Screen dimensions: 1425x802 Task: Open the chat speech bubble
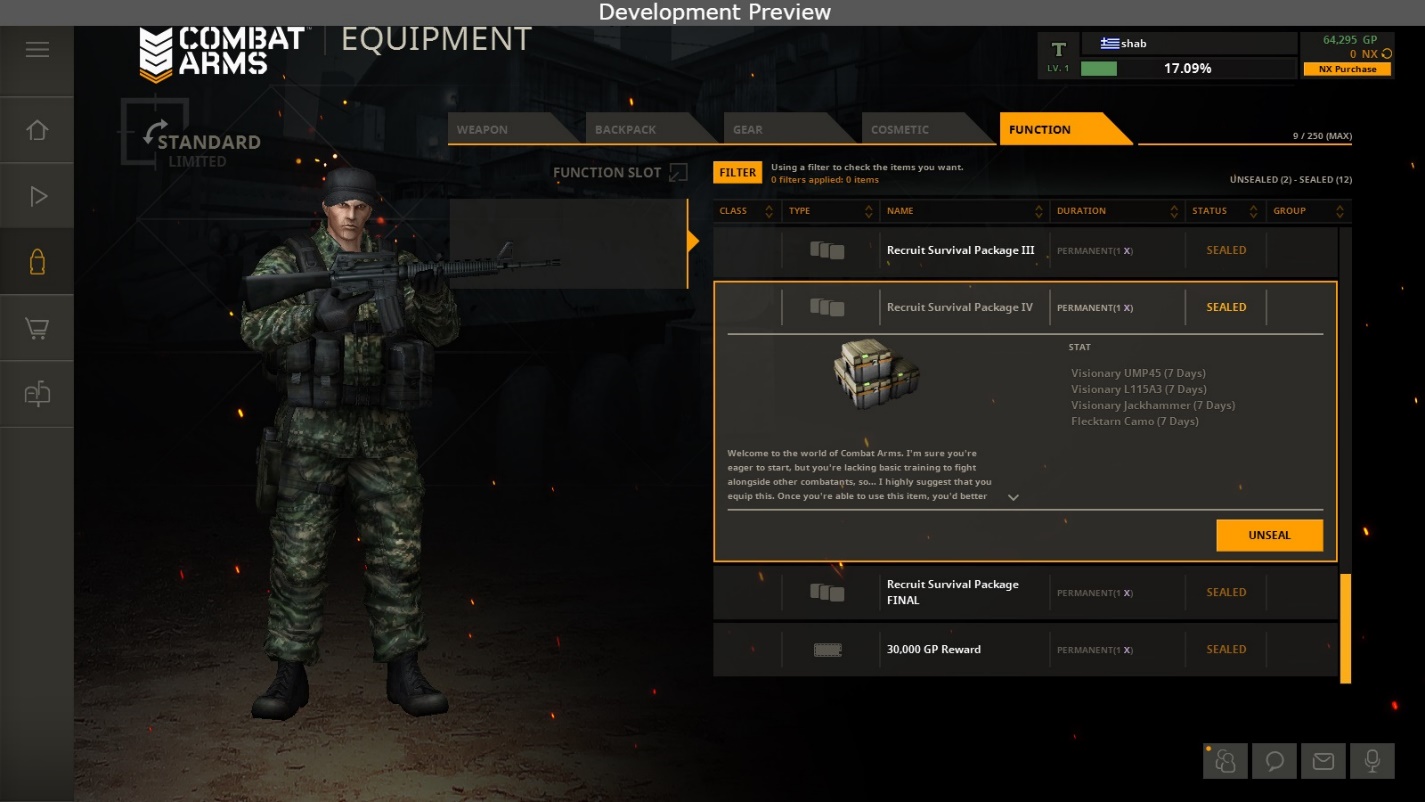(x=1275, y=762)
